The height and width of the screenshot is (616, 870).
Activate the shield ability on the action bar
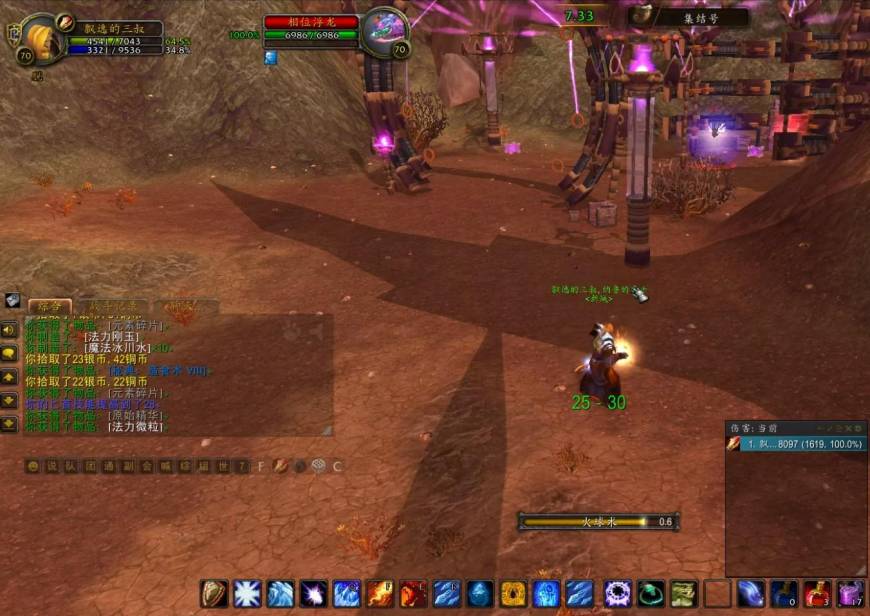click(x=213, y=594)
